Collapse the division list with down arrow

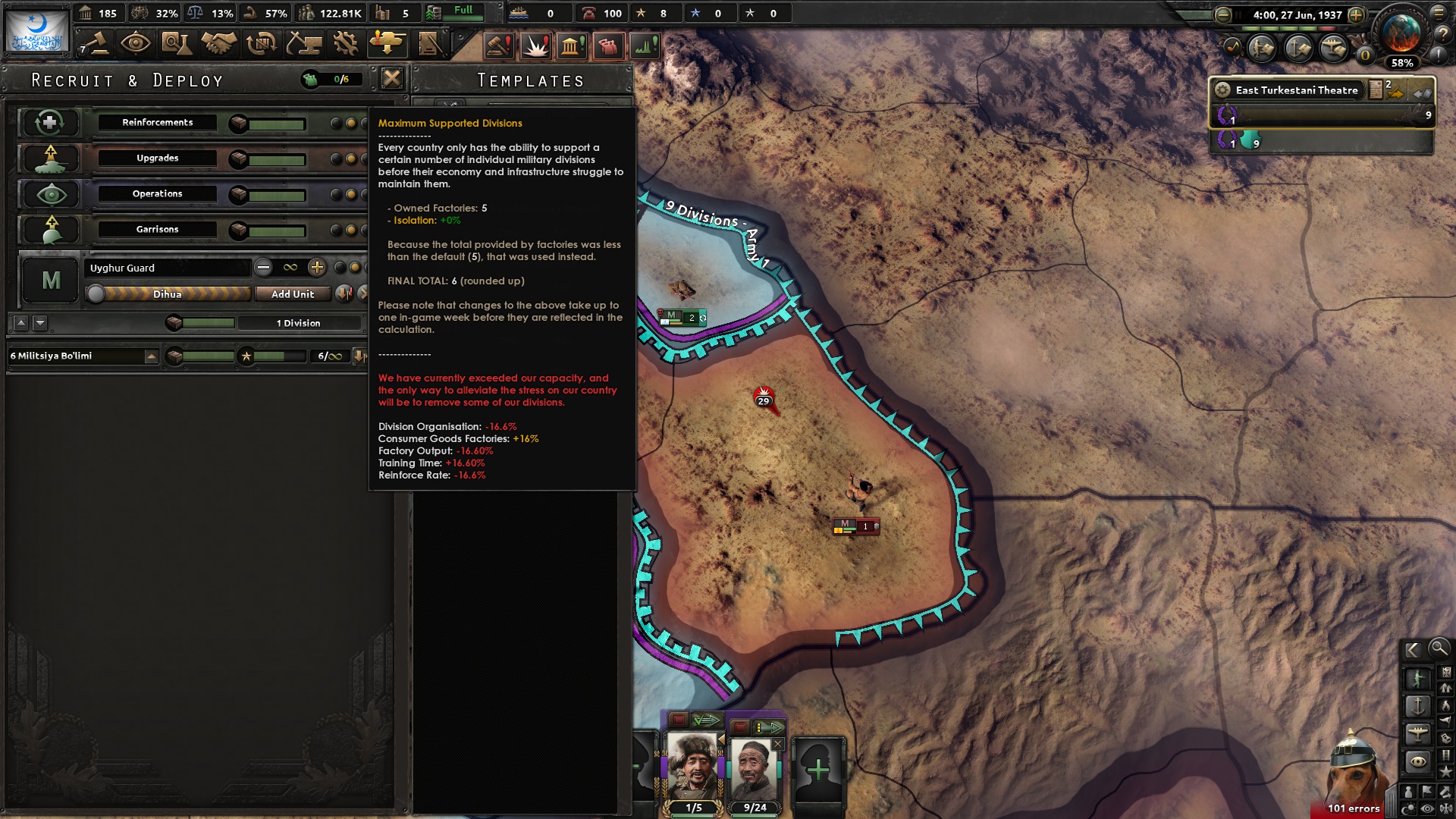[x=39, y=323]
